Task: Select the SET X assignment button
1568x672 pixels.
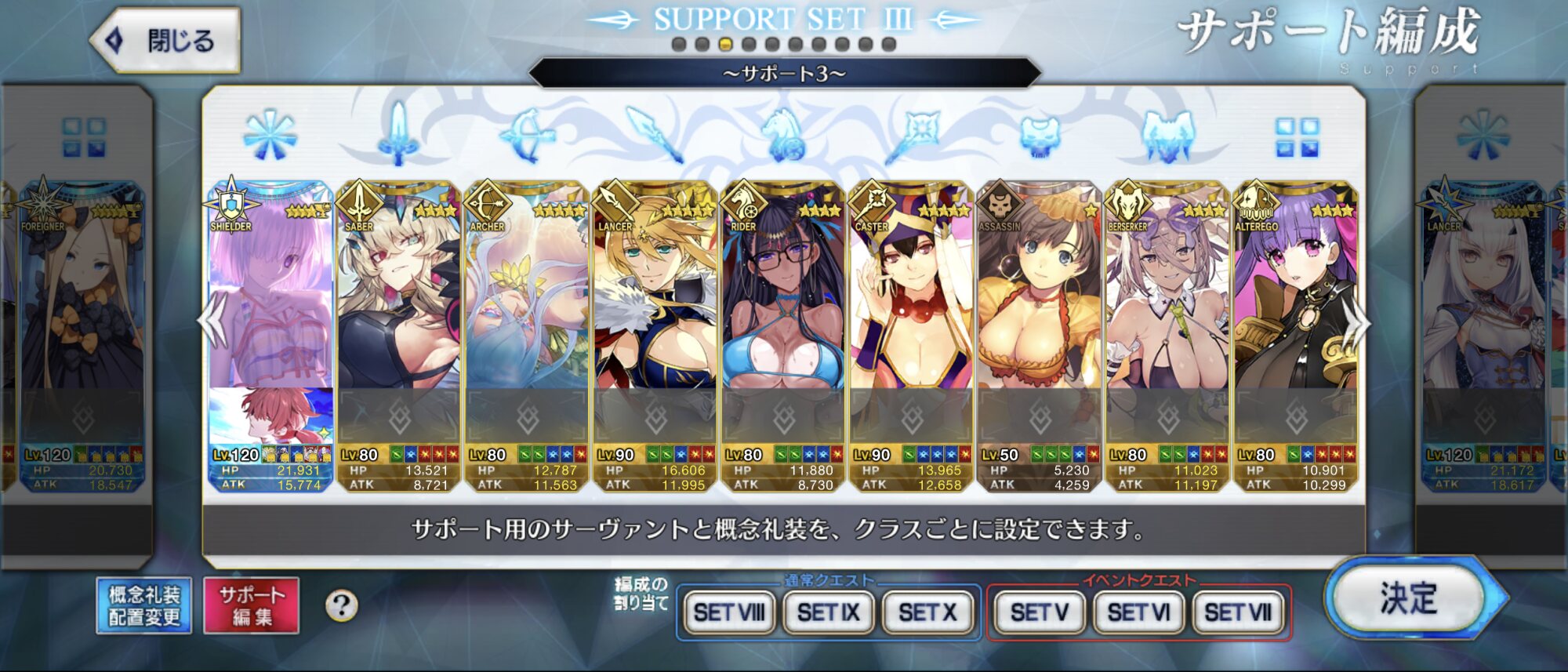Action: (927, 612)
